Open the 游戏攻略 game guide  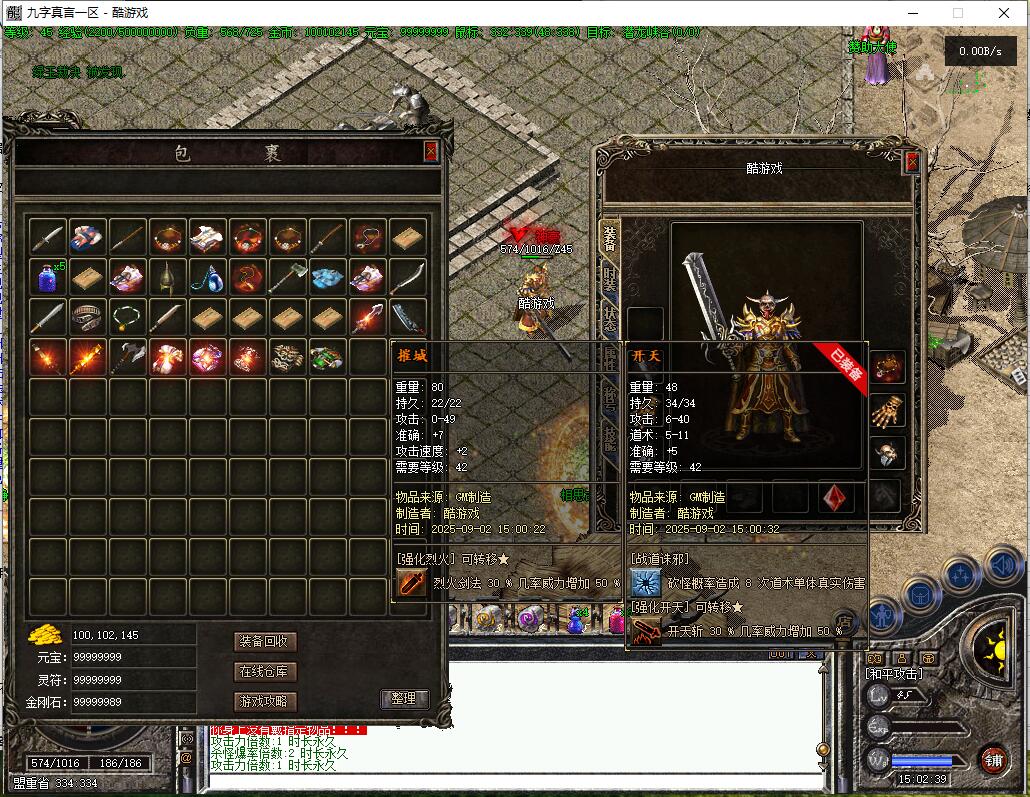[265, 701]
